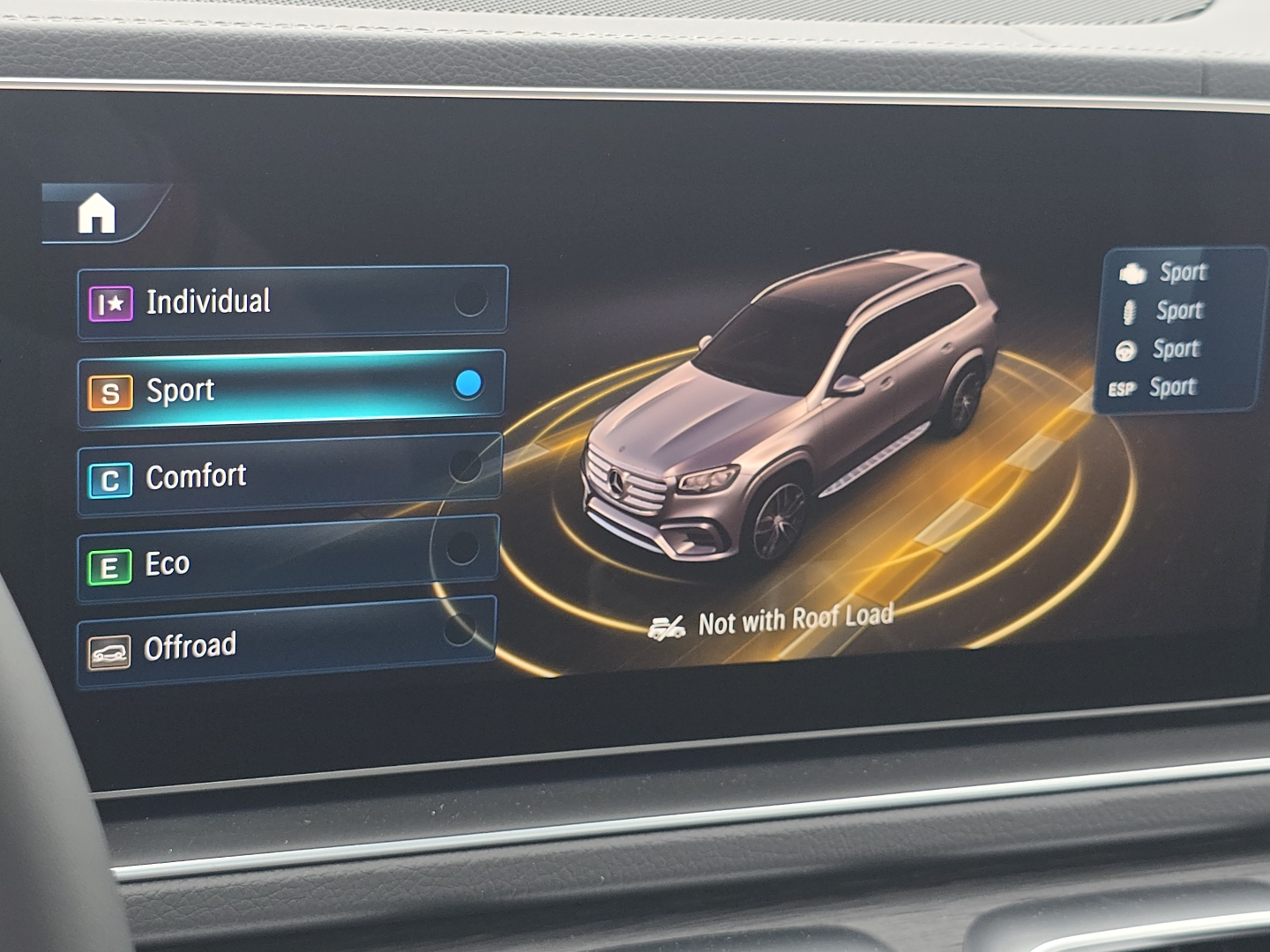Click the green E Eco badge icon

(109, 564)
